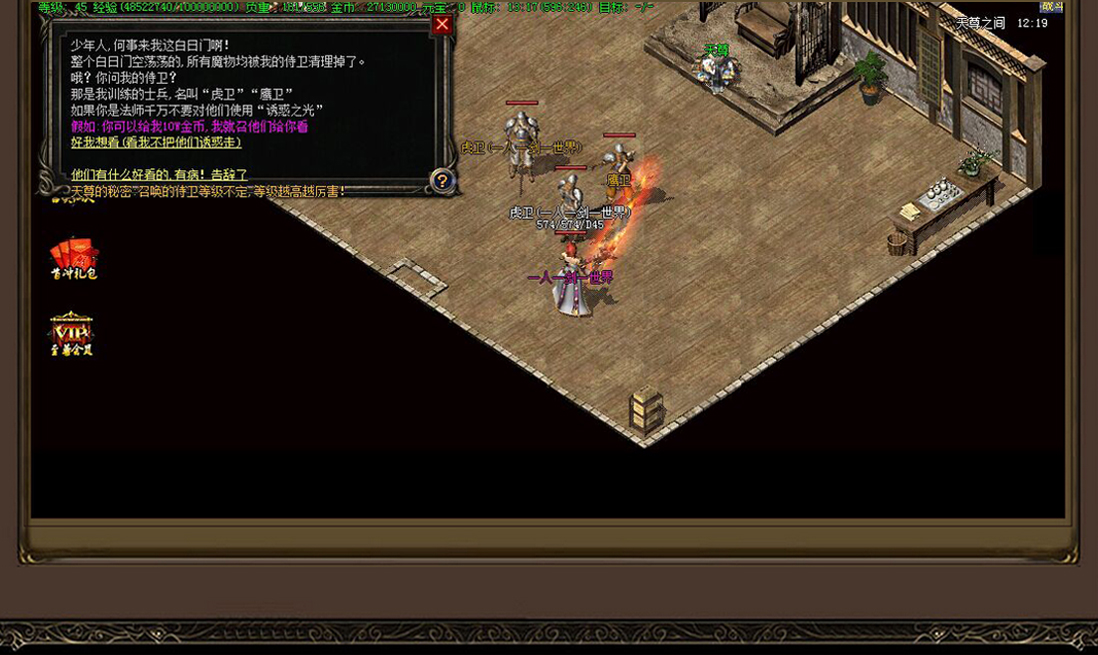Open the VIP 至尊会员 membership icon
The image size is (1098, 655).
click(72, 333)
